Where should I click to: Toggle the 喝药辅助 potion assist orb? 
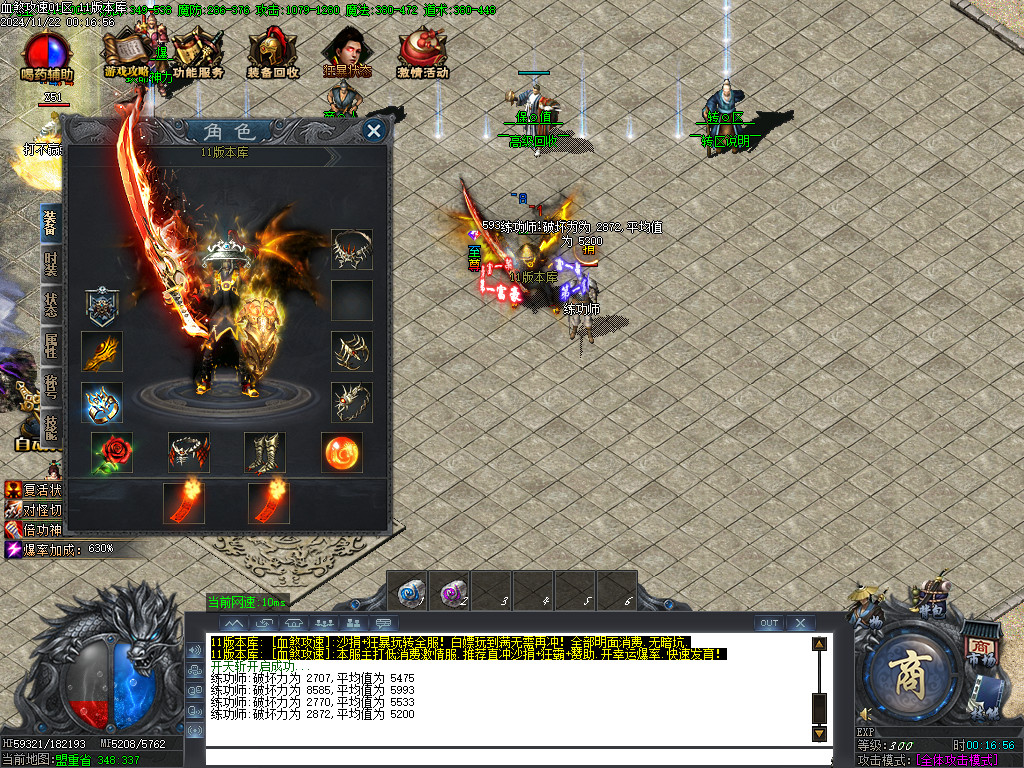(x=47, y=56)
